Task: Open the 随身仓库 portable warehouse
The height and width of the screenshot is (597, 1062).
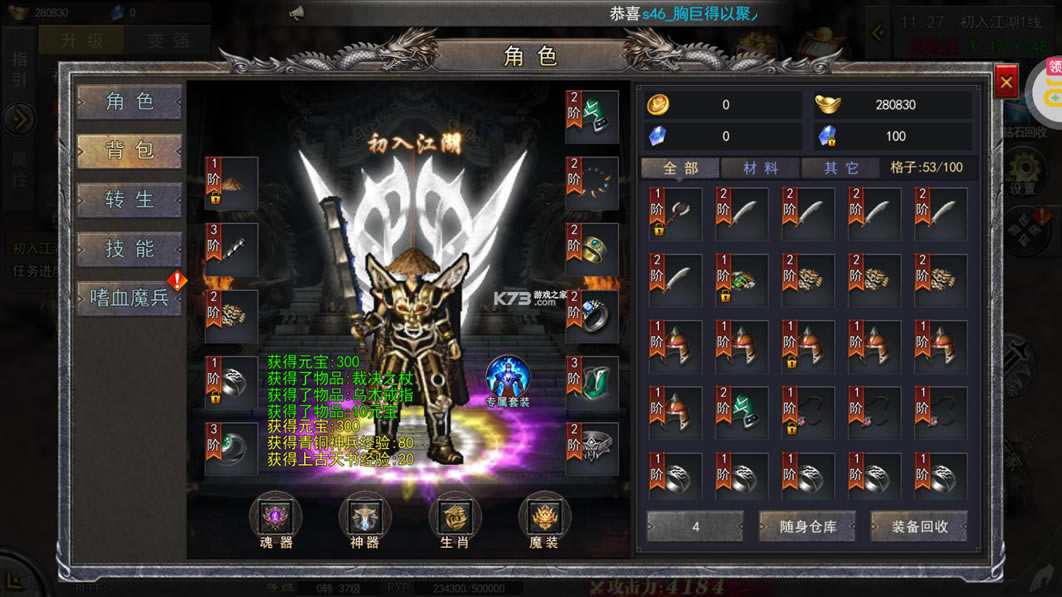Action: click(807, 526)
